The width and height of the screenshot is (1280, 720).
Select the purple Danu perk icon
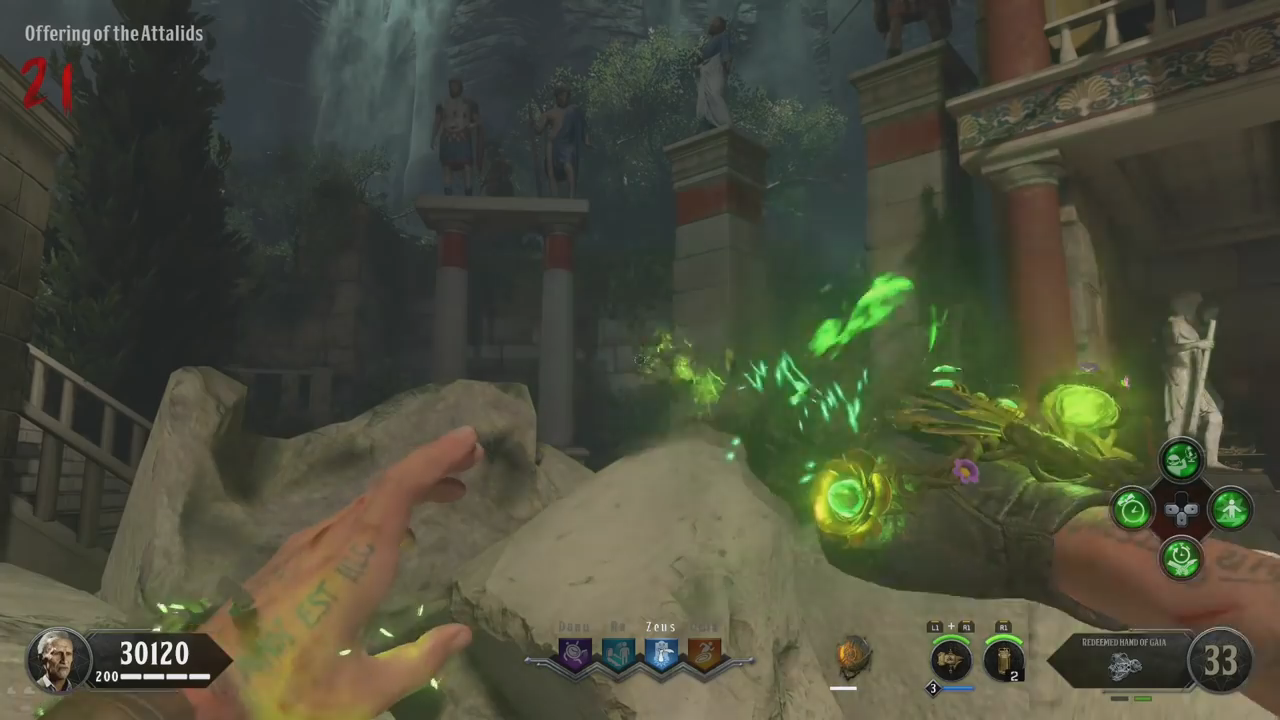tap(575, 654)
